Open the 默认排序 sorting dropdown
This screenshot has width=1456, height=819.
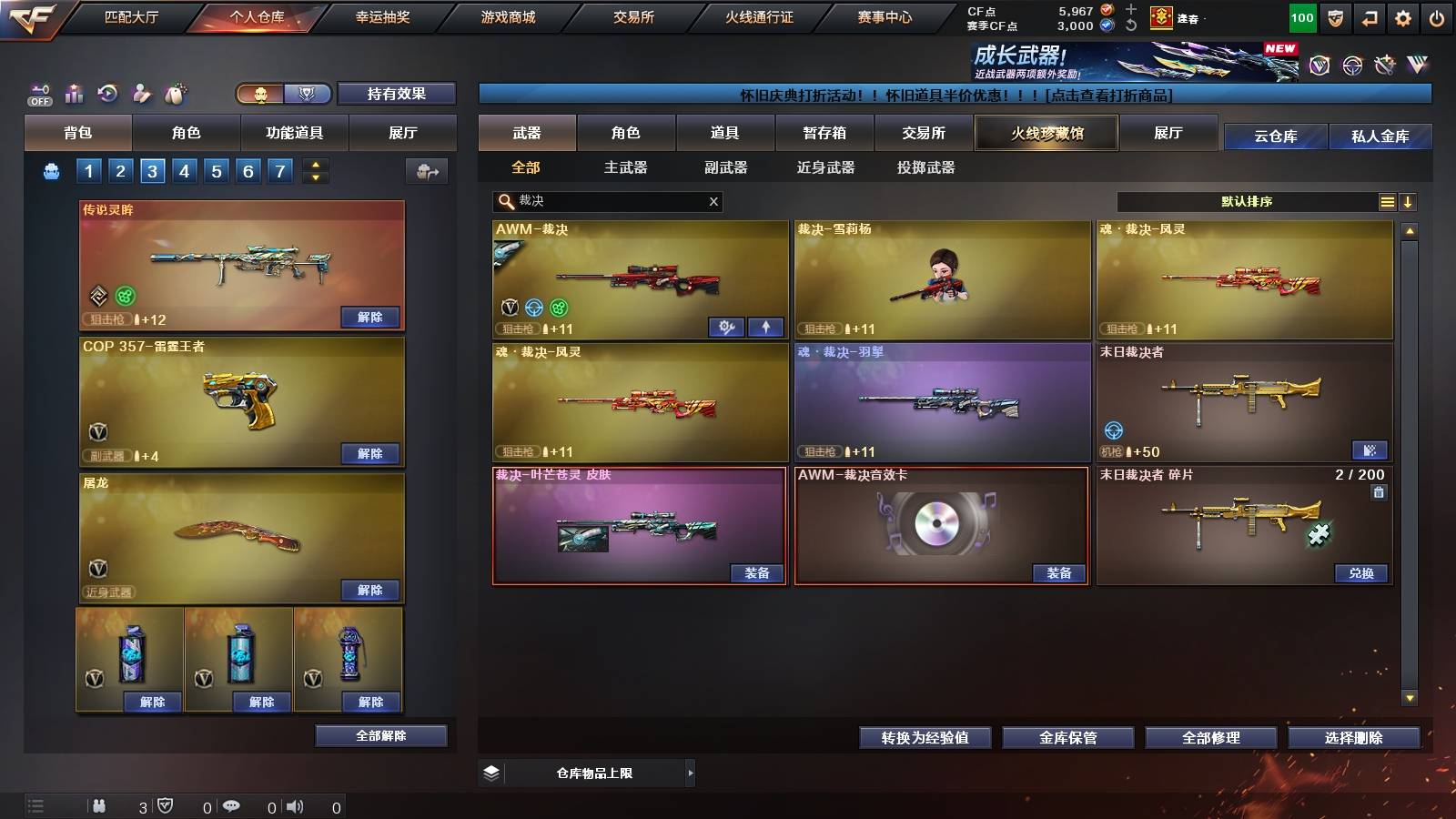(x=1247, y=201)
